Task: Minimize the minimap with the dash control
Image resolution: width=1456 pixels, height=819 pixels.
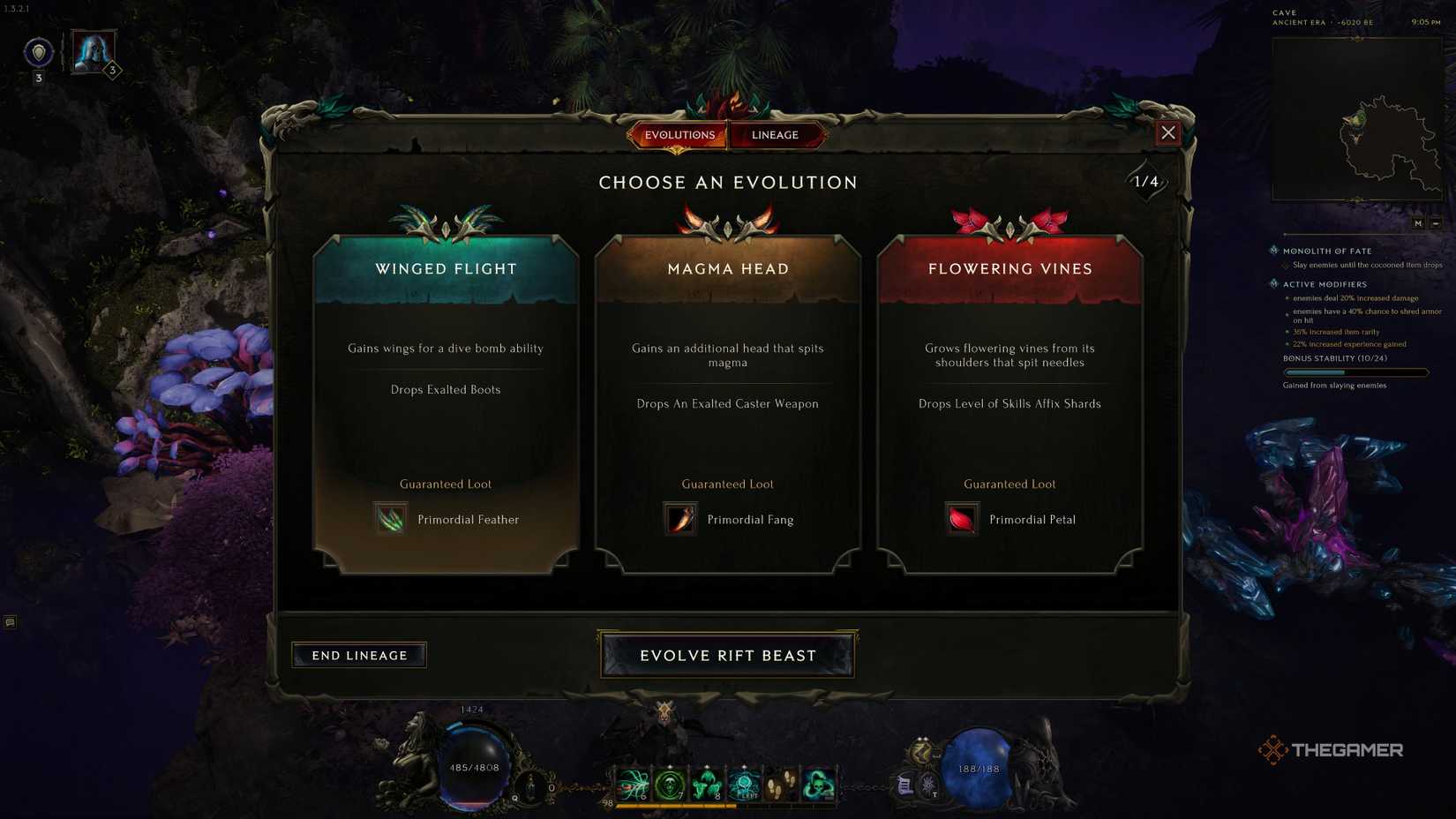Action: [1437, 223]
